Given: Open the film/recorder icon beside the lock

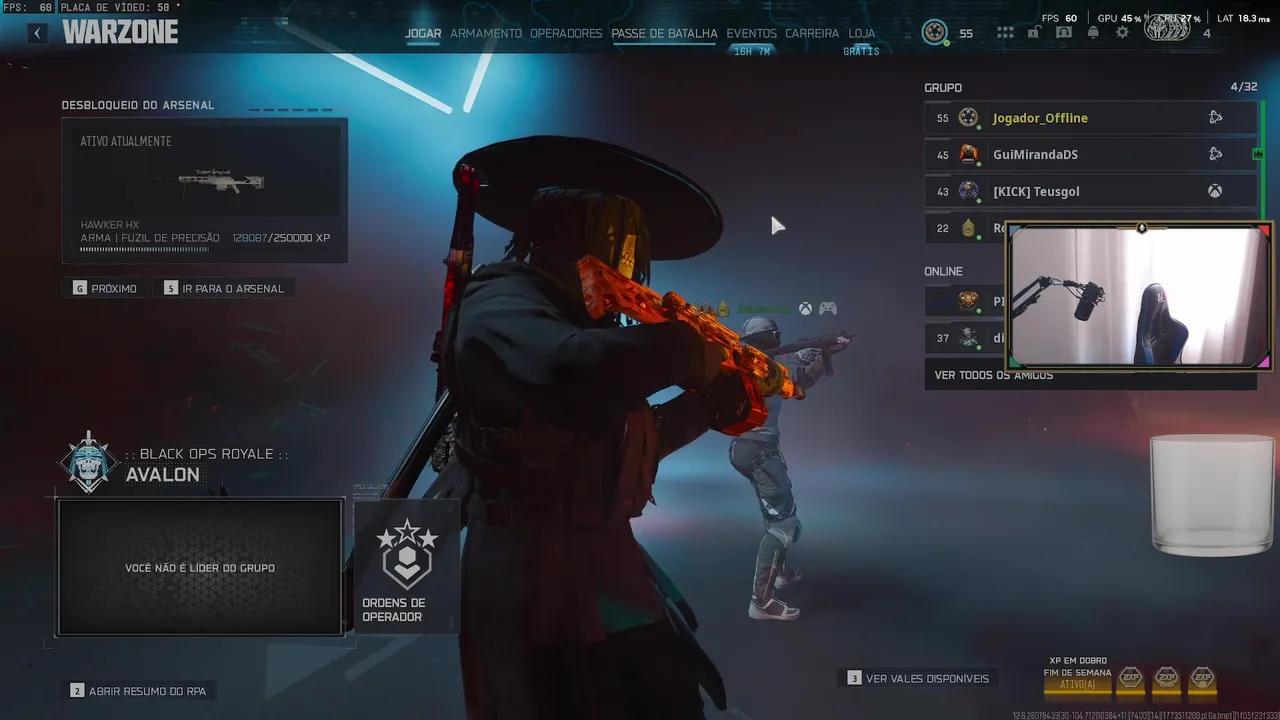Looking at the screenshot, I should click(x=1064, y=31).
